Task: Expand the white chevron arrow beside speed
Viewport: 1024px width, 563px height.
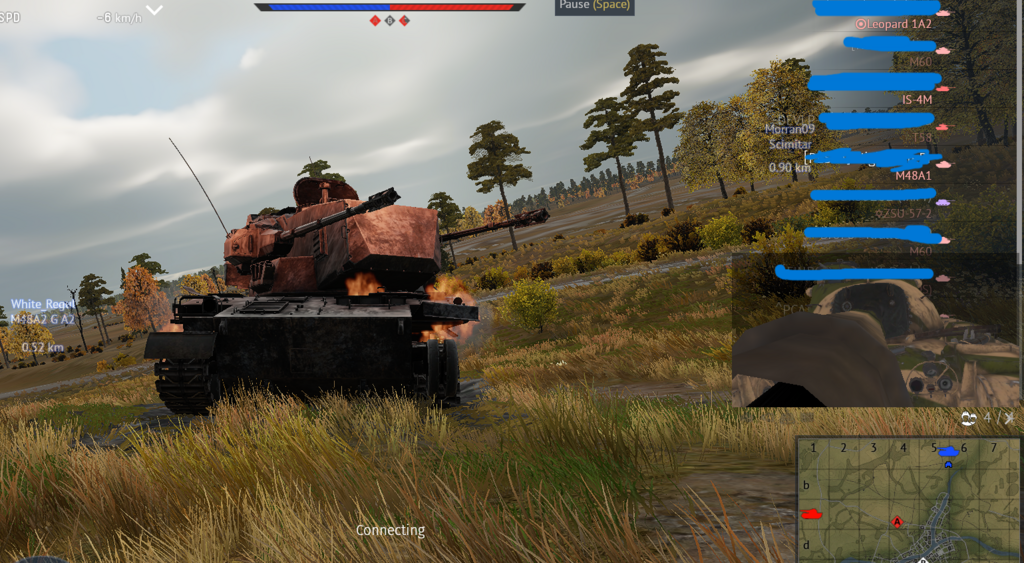Action: [155, 10]
